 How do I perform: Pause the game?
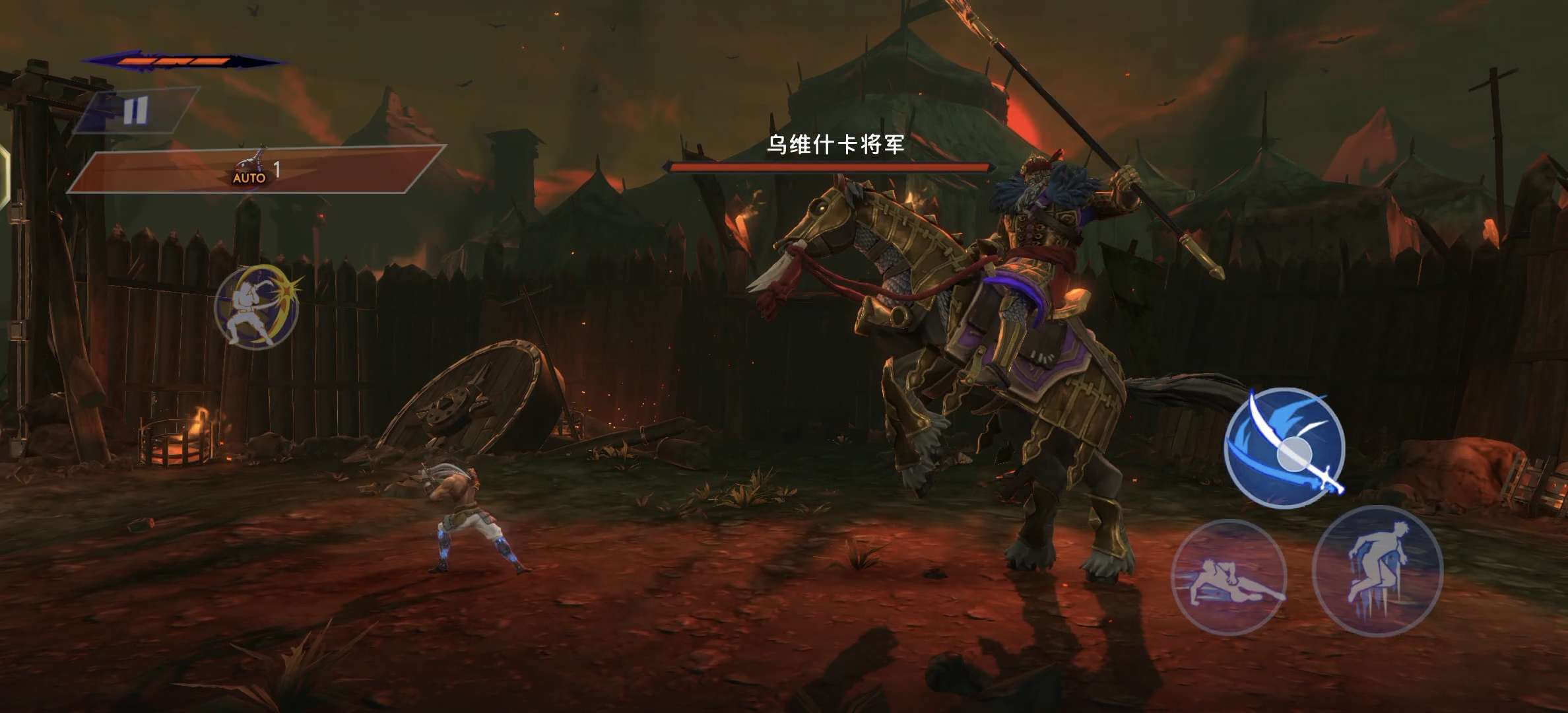135,111
